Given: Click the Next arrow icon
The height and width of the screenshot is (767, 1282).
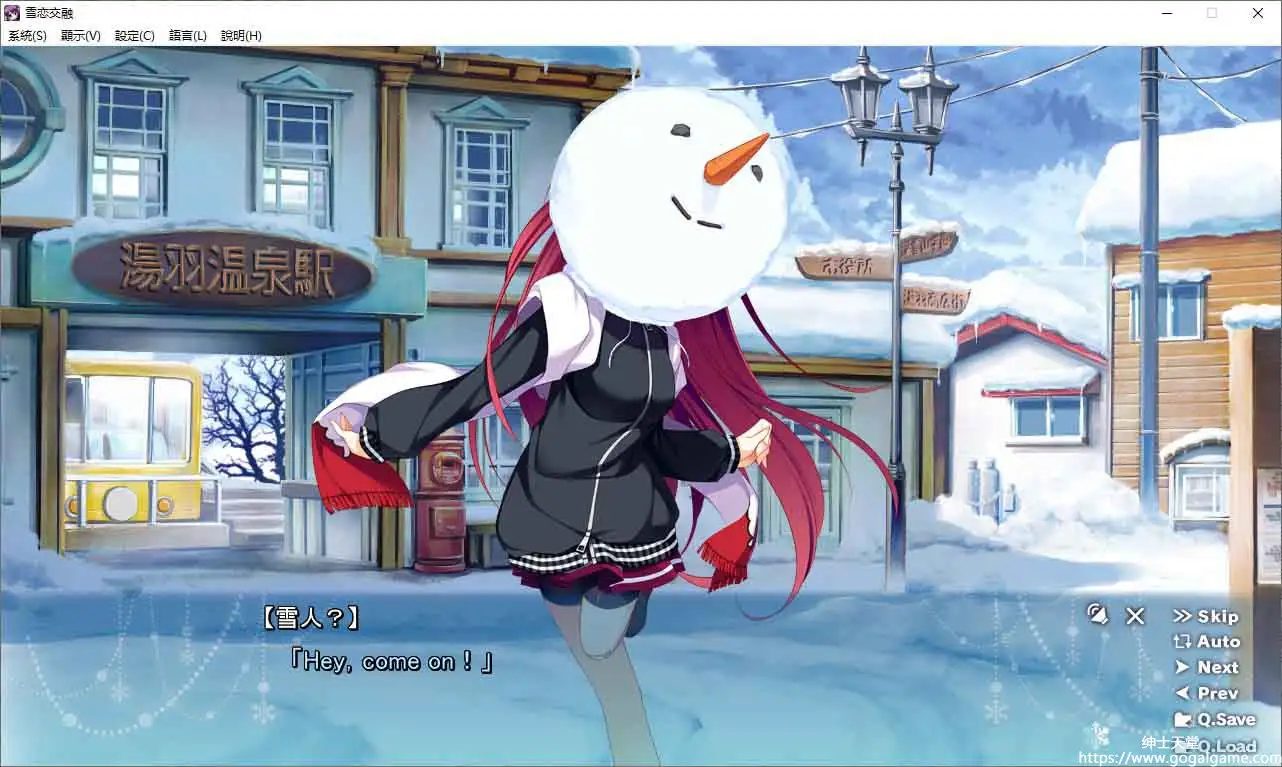Looking at the screenshot, I should (1182, 667).
